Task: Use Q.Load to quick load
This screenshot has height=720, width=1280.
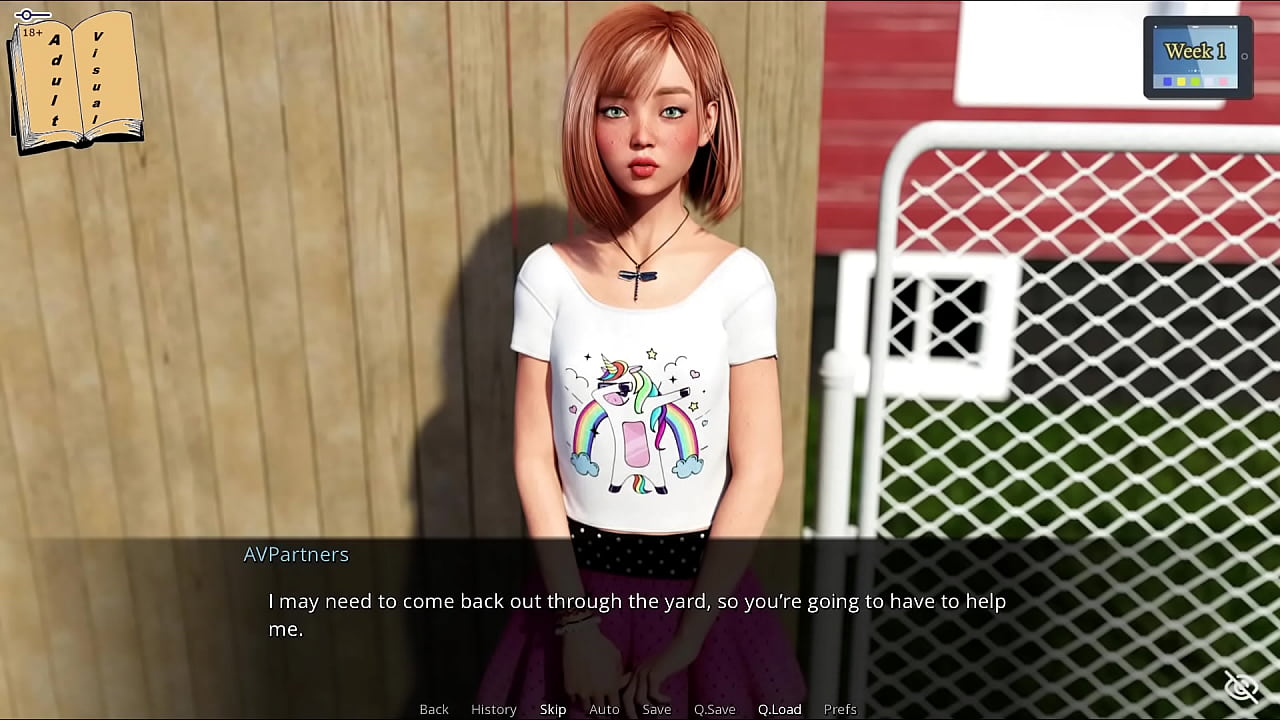Action: tap(780, 709)
